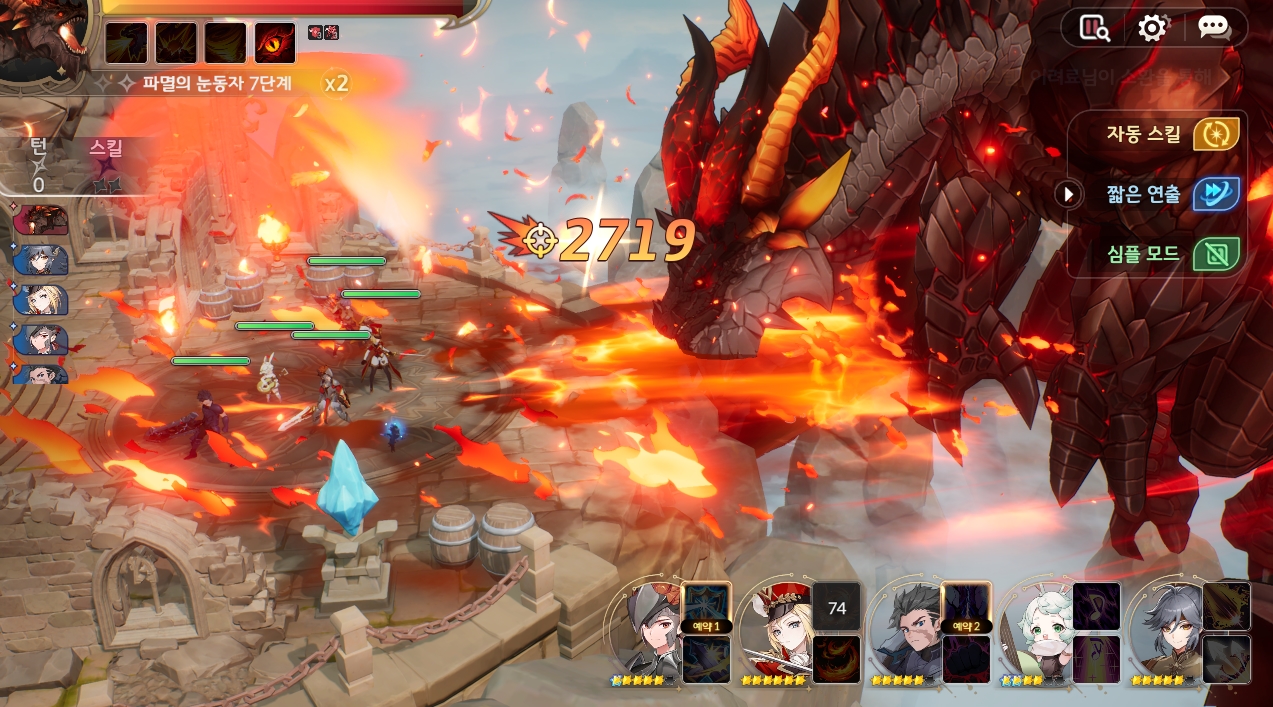Activate the arrowhead skill icon
The height and width of the screenshot is (707, 1273).
point(1227,659)
